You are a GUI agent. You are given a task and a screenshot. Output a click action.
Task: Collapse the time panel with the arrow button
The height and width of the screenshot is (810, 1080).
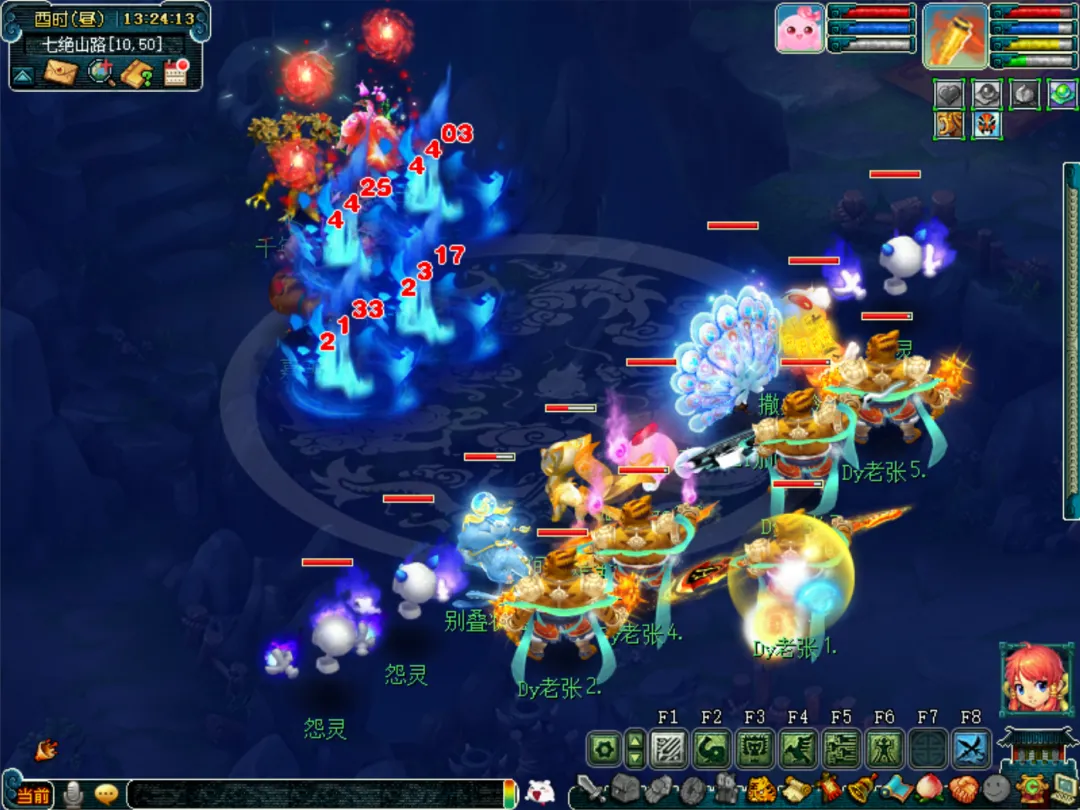(x=24, y=74)
